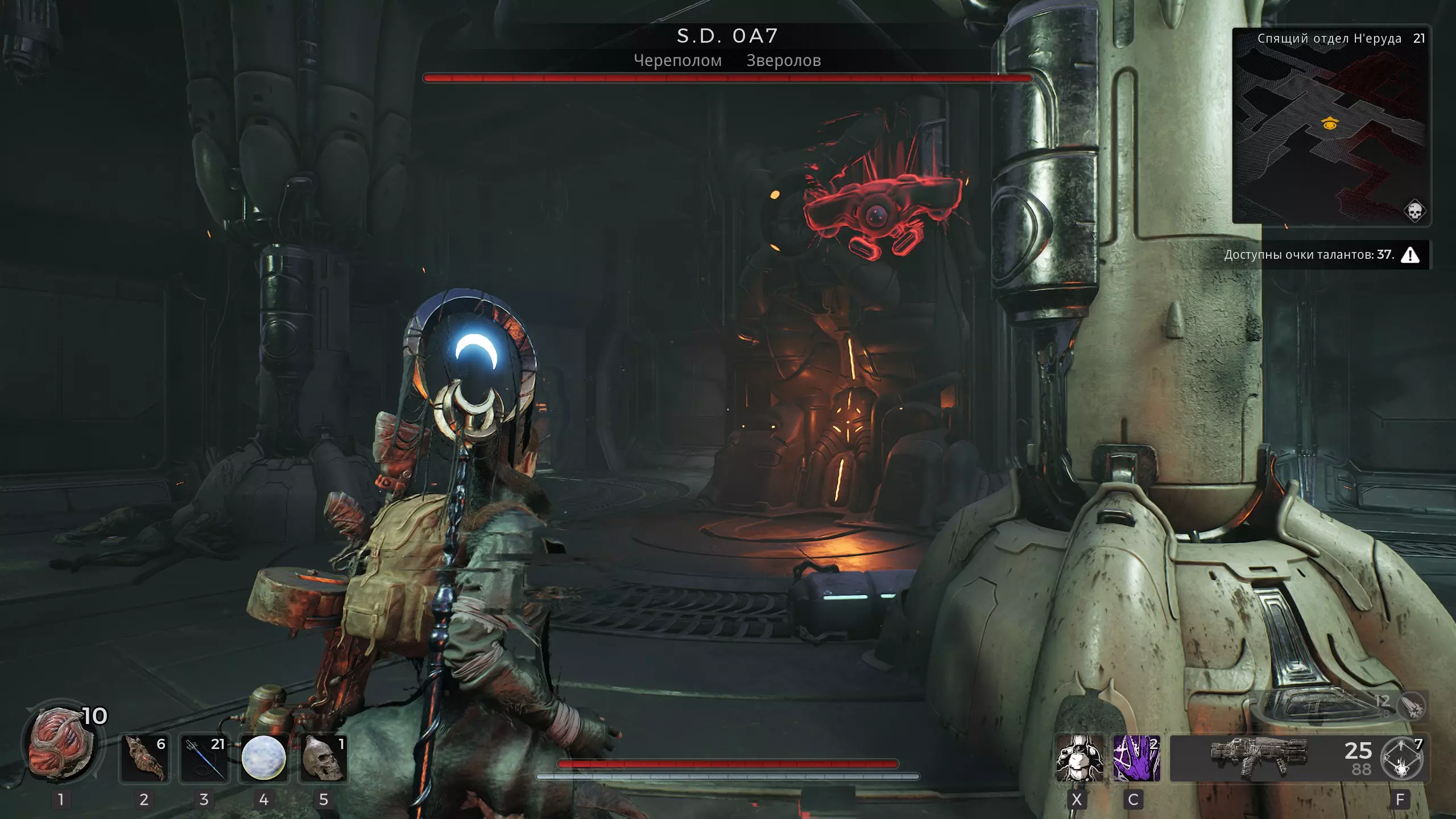This screenshot has width=1456, height=819.
Task: Select the skull consumable slot
Action: pos(323,758)
